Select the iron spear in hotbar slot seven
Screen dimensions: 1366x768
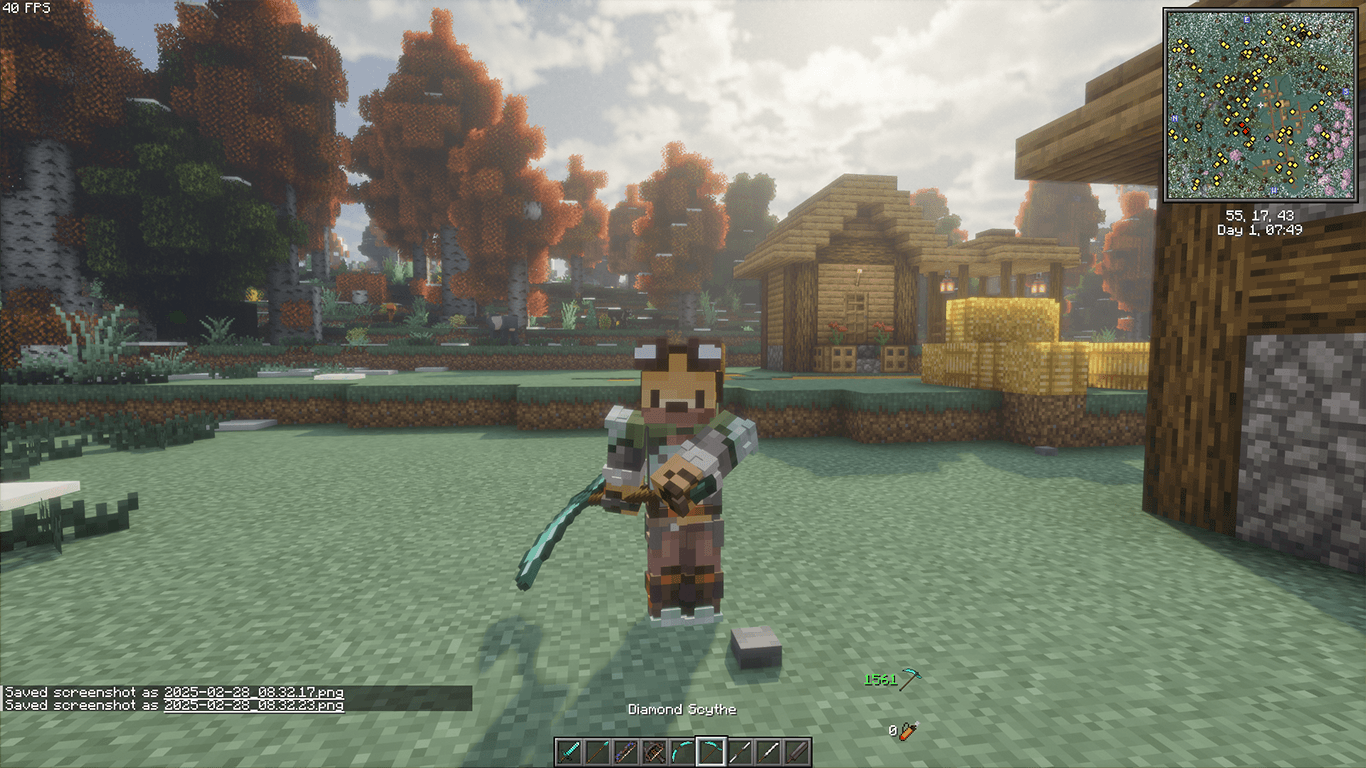pos(740,751)
